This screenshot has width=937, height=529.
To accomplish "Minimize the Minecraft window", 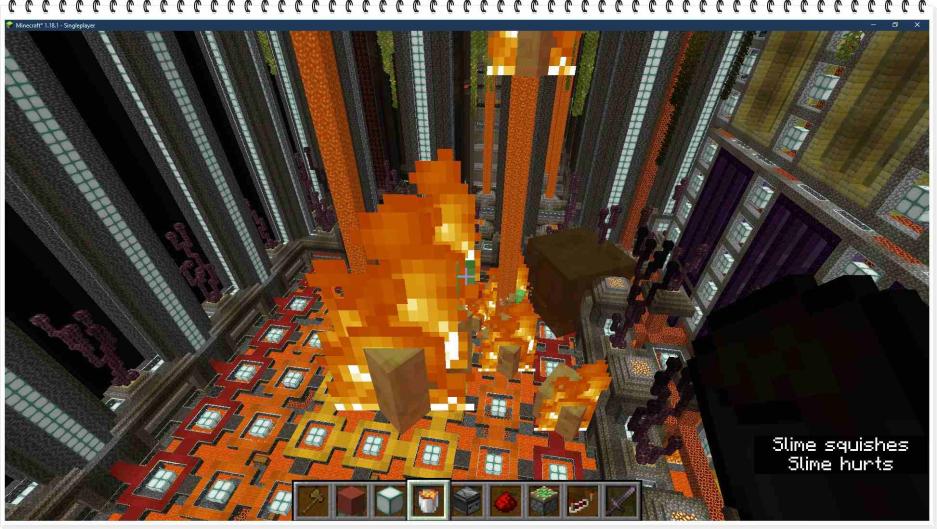I will (x=873, y=25).
